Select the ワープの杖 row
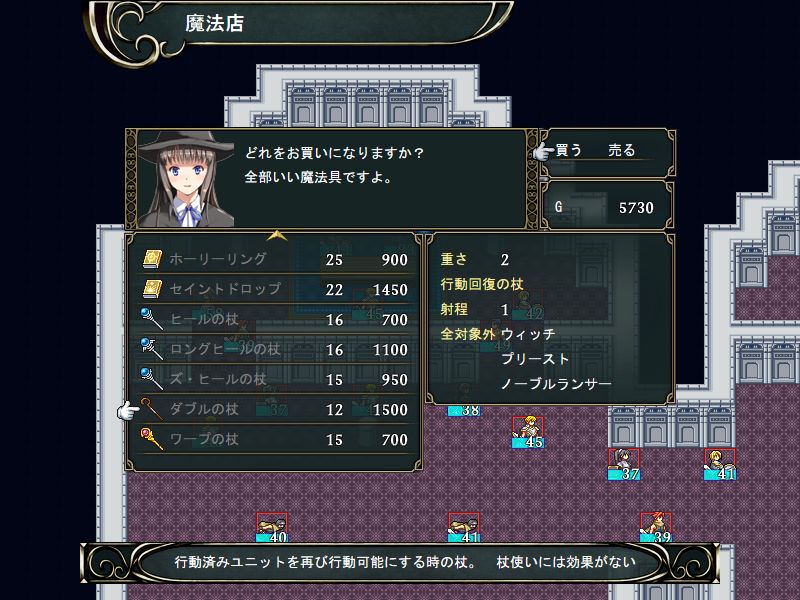Viewport: 800px width, 600px height. click(x=274, y=440)
